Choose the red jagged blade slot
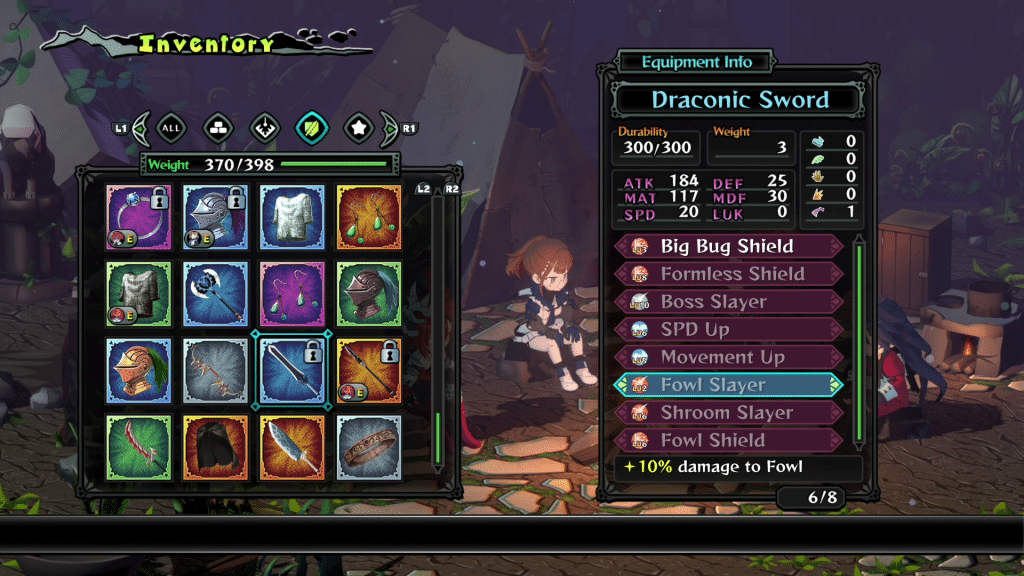The height and width of the screenshot is (576, 1024). coord(139,446)
